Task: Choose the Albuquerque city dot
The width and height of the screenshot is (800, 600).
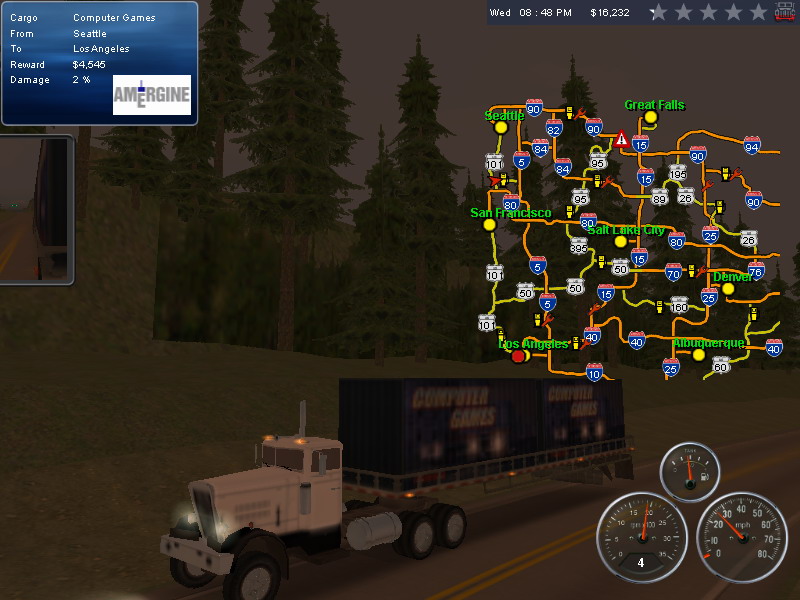Action: [x=699, y=354]
